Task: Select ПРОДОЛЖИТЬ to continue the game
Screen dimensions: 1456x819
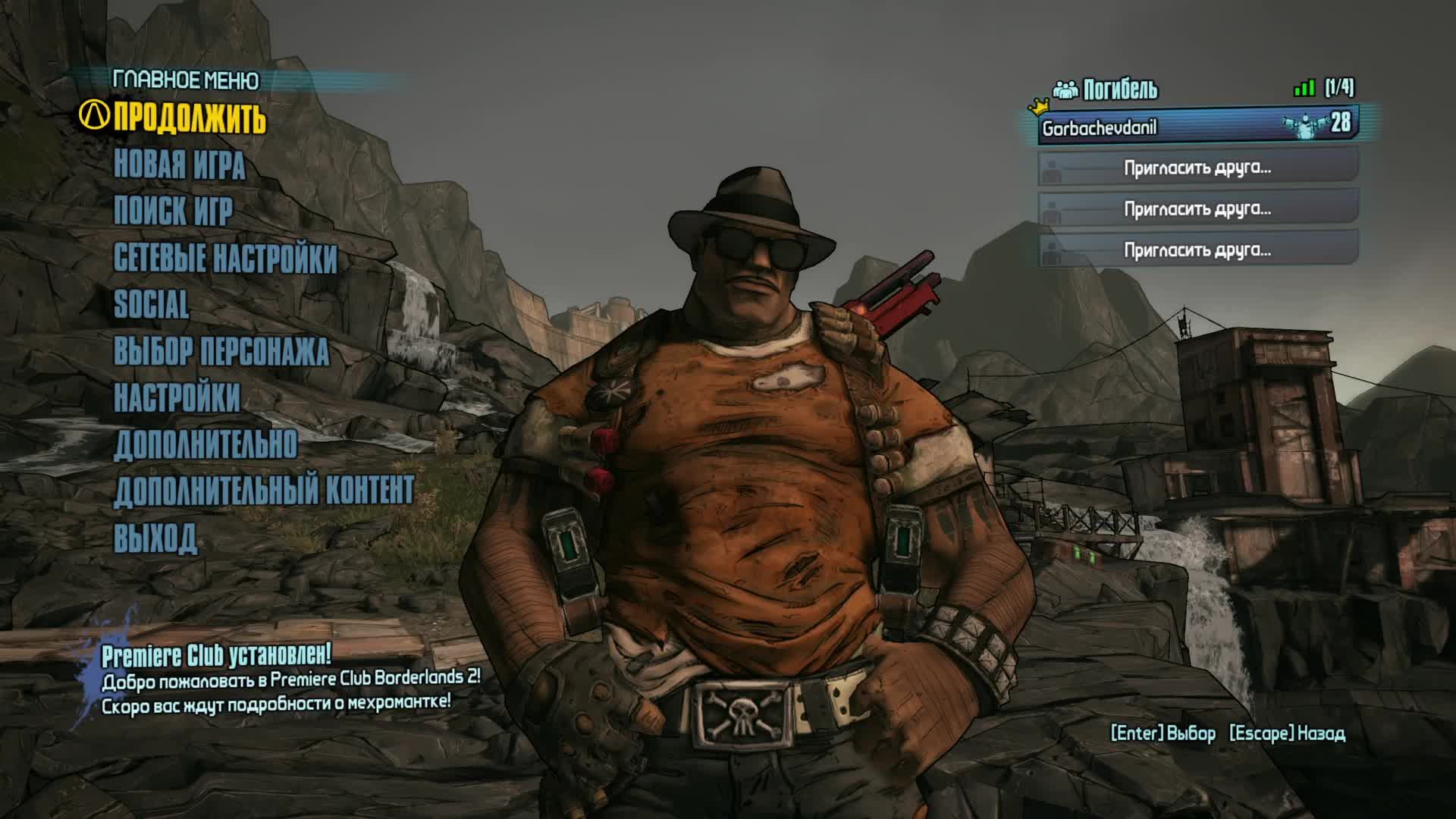Action: click(190, 118)
